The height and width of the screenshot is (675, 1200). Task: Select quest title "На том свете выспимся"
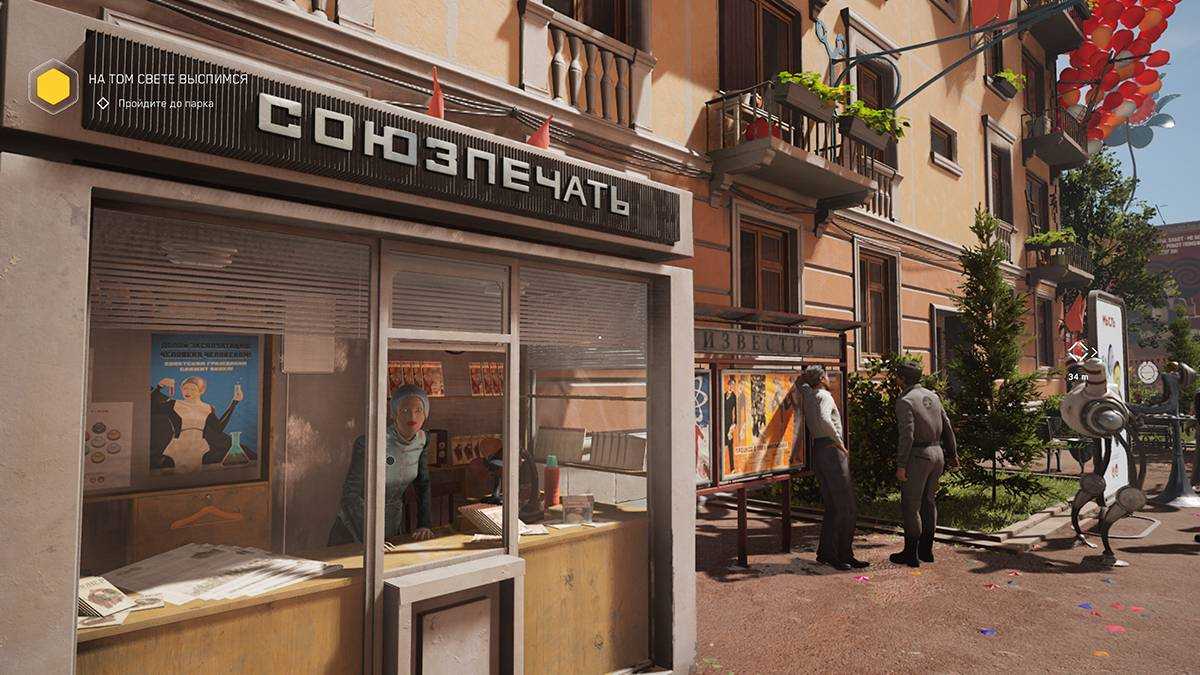[168, 78]
